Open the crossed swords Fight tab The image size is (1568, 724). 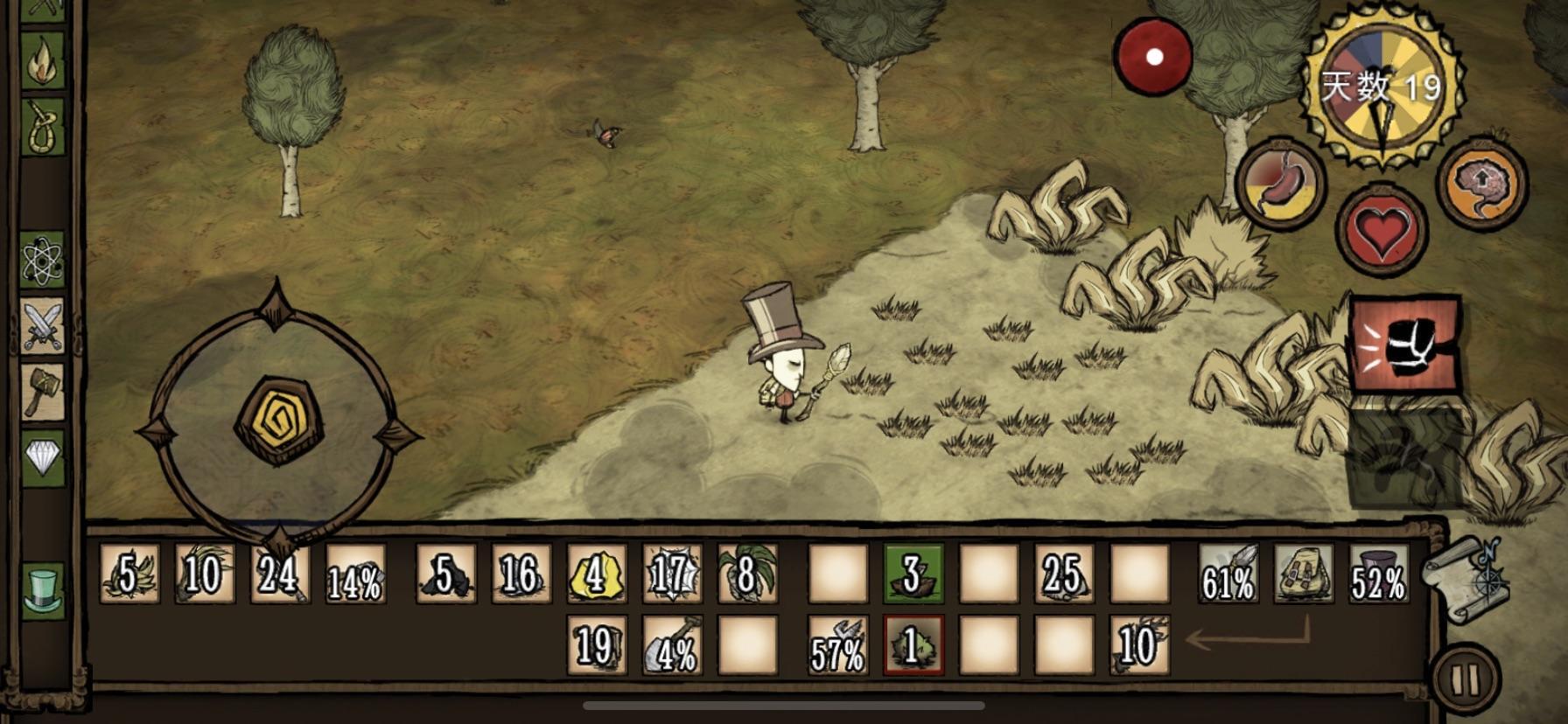[43, 325]
